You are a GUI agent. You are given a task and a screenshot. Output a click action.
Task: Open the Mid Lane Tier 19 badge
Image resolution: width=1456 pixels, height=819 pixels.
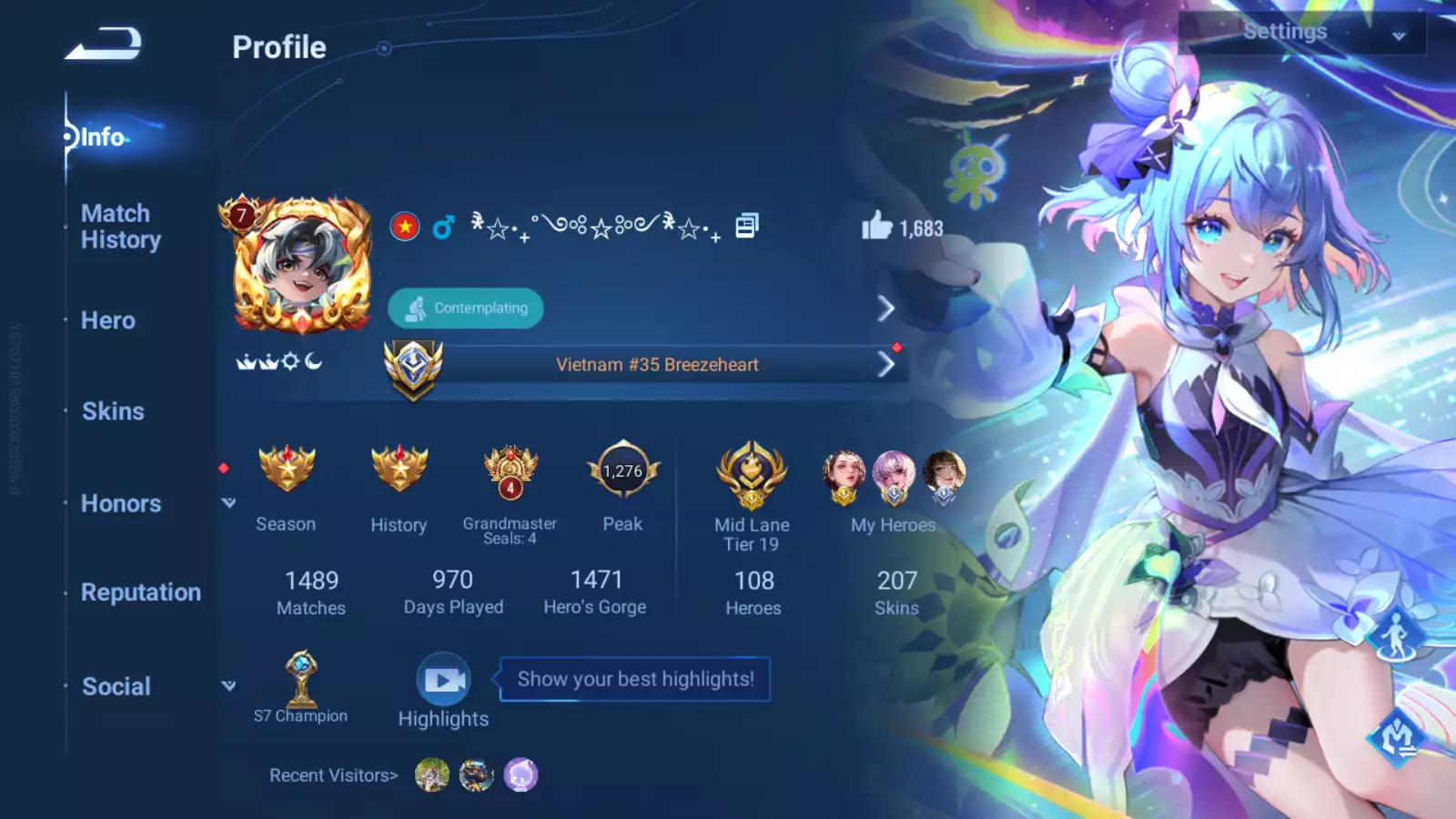coord(752,473)
